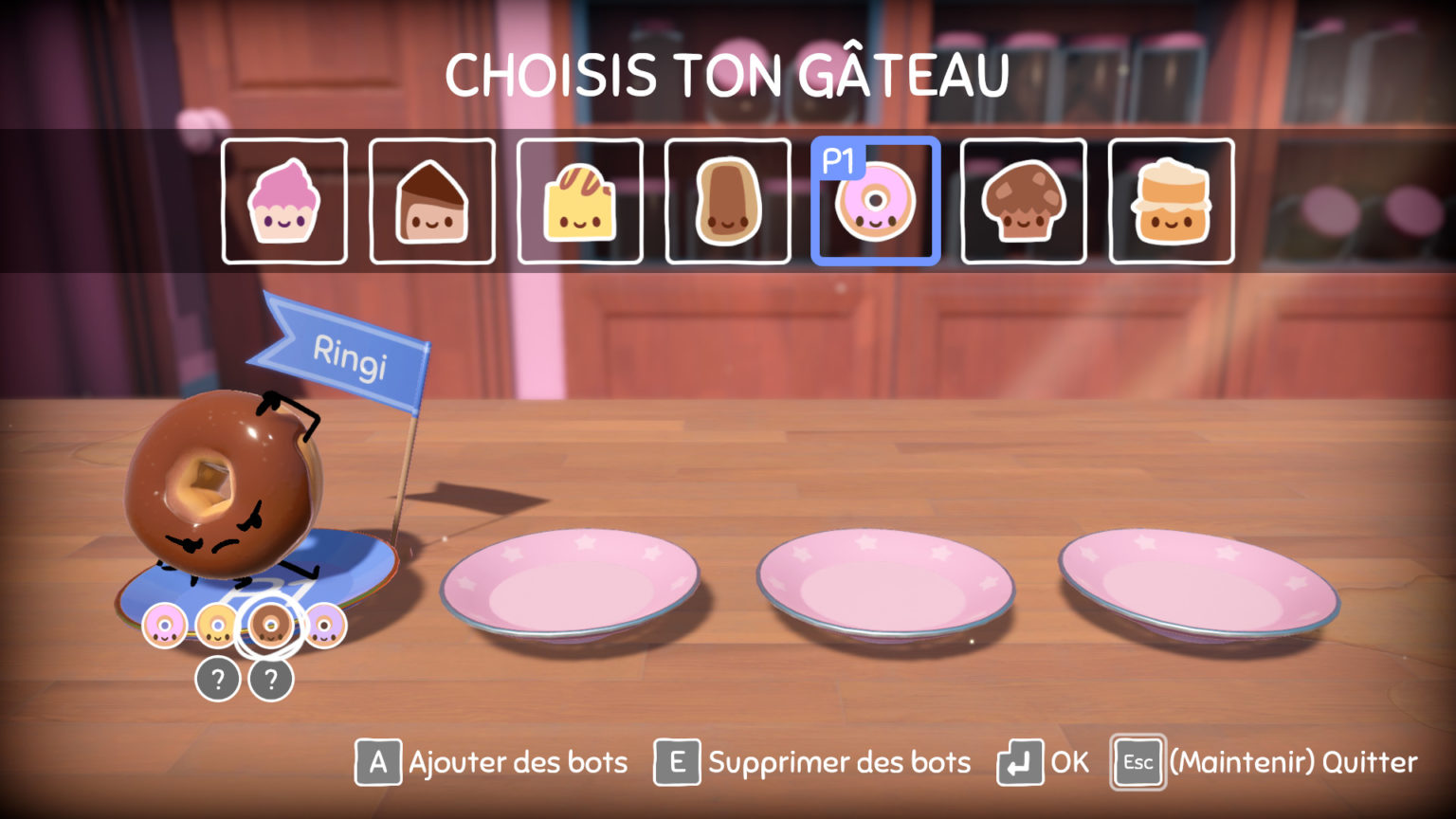Click the Esc key icon for quitting
Screen dimensions: 1456x819
point(1137,761)
